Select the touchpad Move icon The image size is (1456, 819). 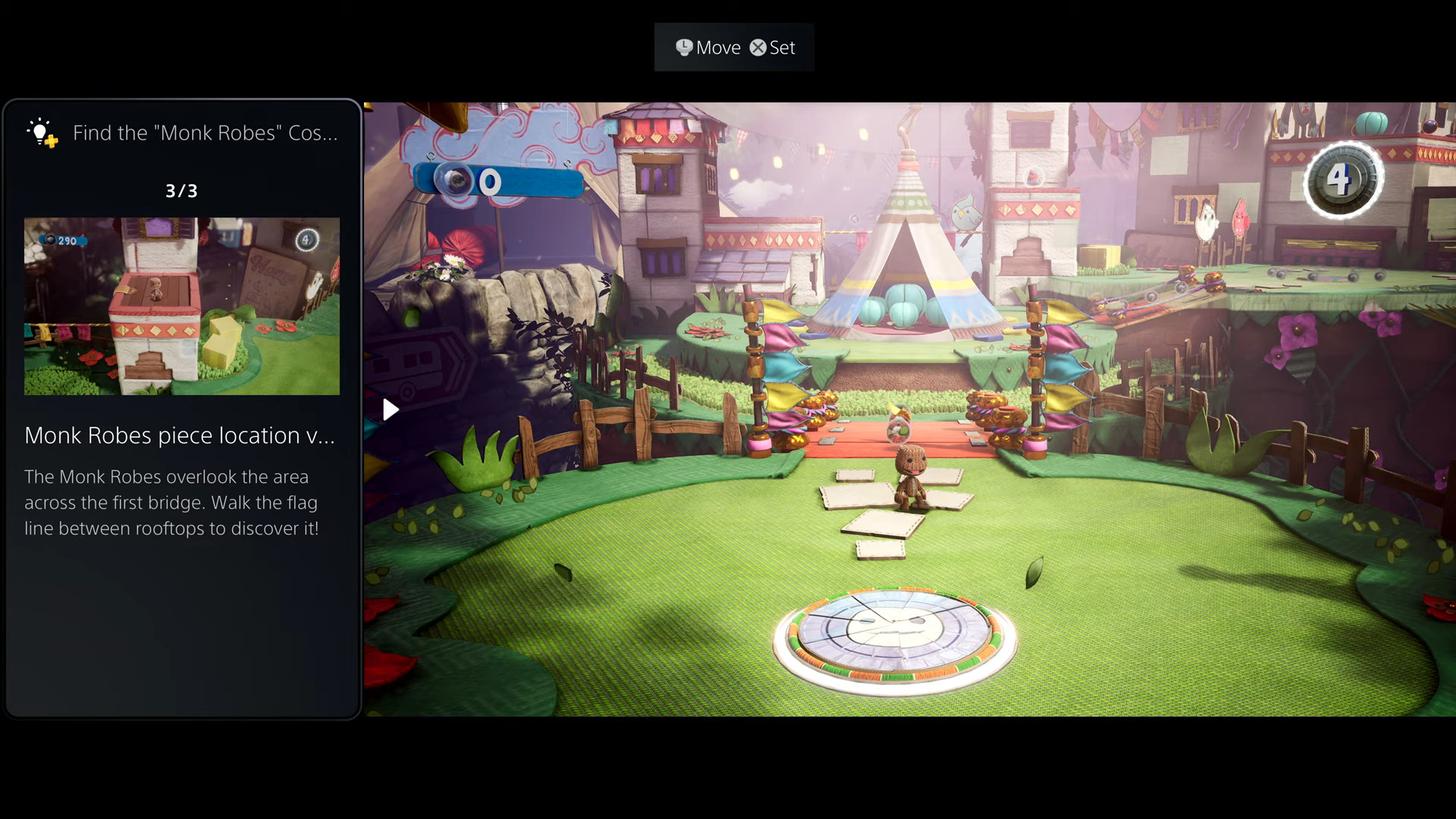click(x=685, y=47)
